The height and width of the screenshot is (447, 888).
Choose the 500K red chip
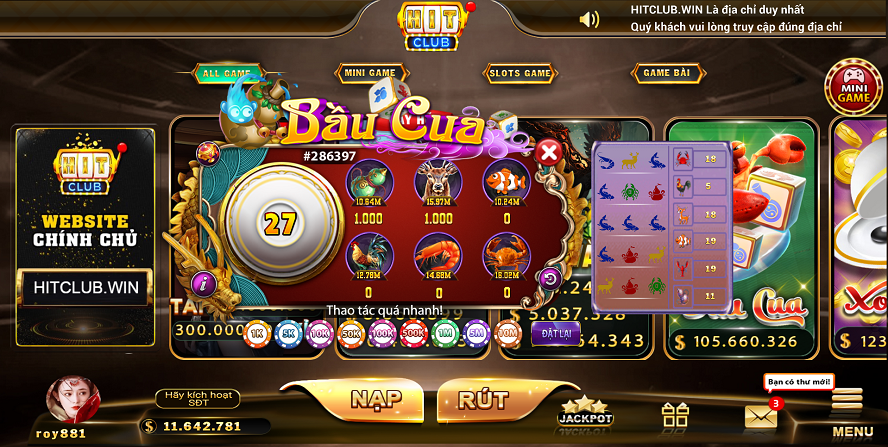[413, 331]
